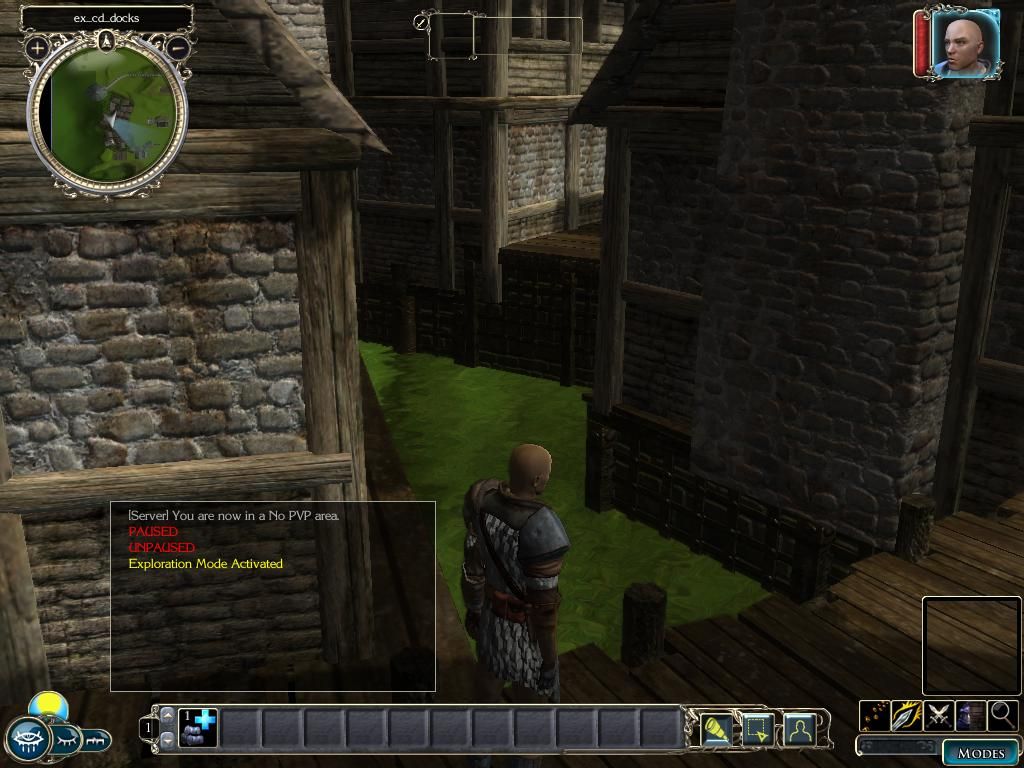This screenshot has width=1024, height=768.
Task: Toggle the crossed swords combat mode
Action: 938,715
